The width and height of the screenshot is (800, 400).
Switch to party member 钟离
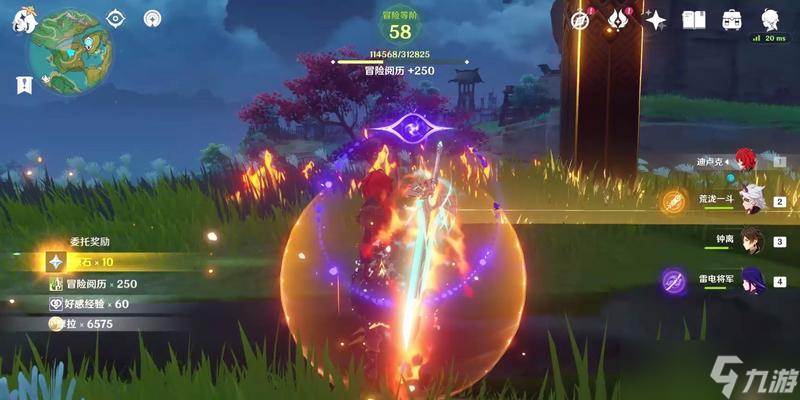tap(751, 240)
